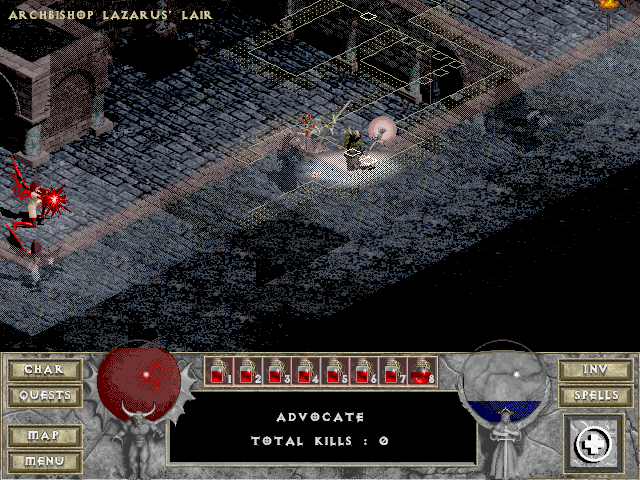The image size is (640, 480).
Task: Toggle the MAP button
Action: [44, 436]
